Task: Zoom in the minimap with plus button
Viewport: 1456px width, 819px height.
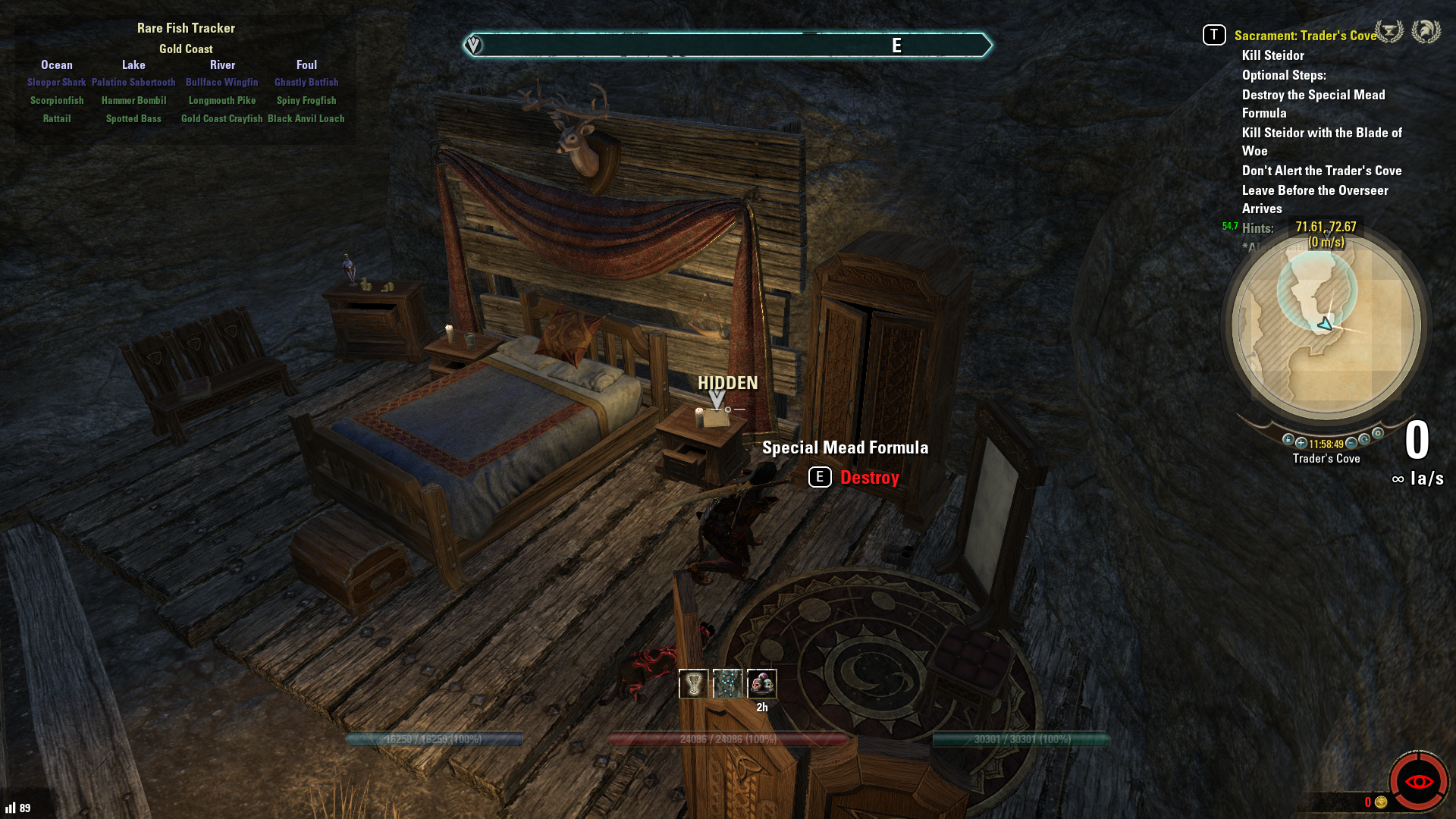Action: tap(1301, 443)
